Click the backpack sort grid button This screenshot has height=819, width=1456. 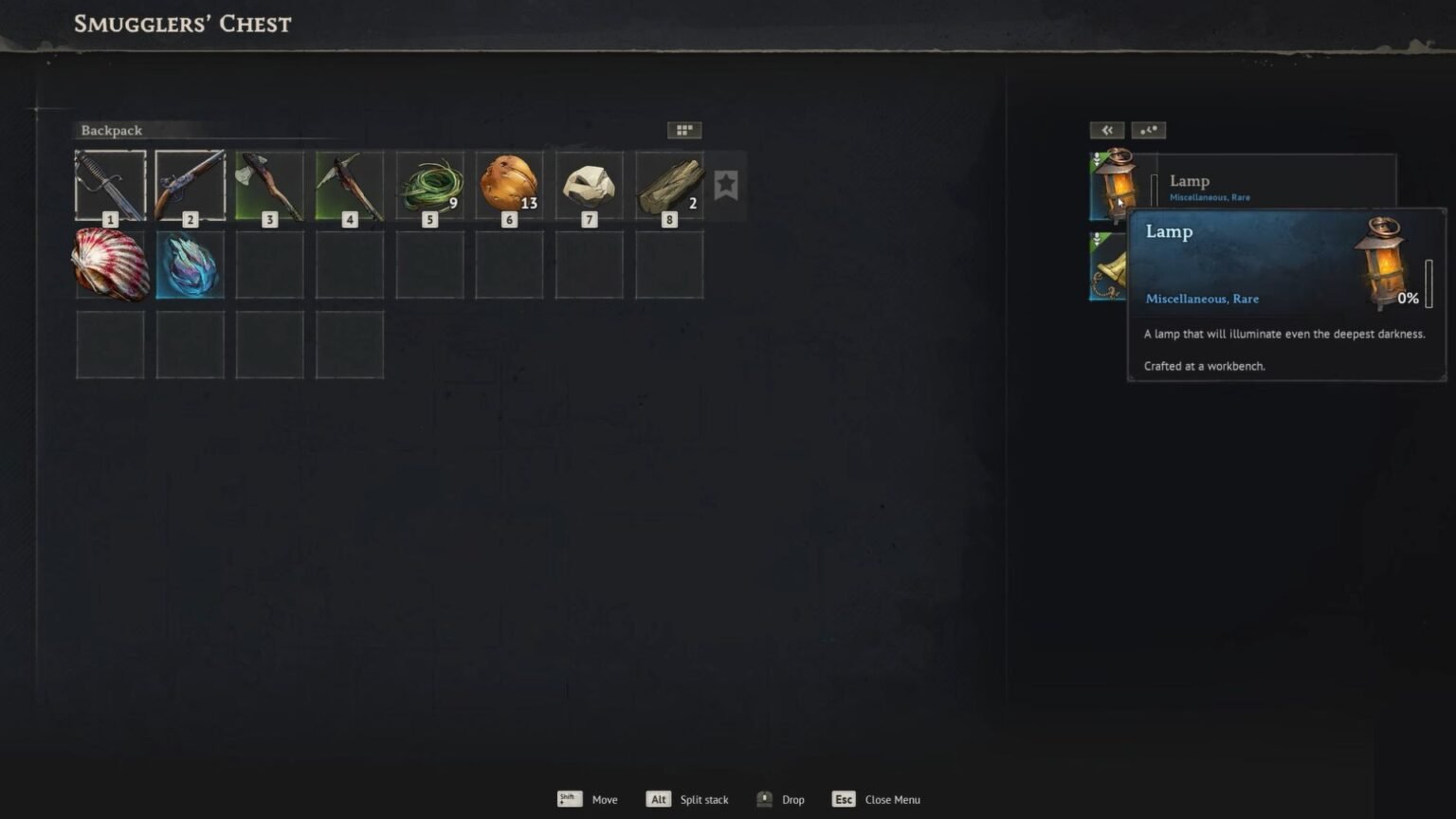tap(683, 130)
